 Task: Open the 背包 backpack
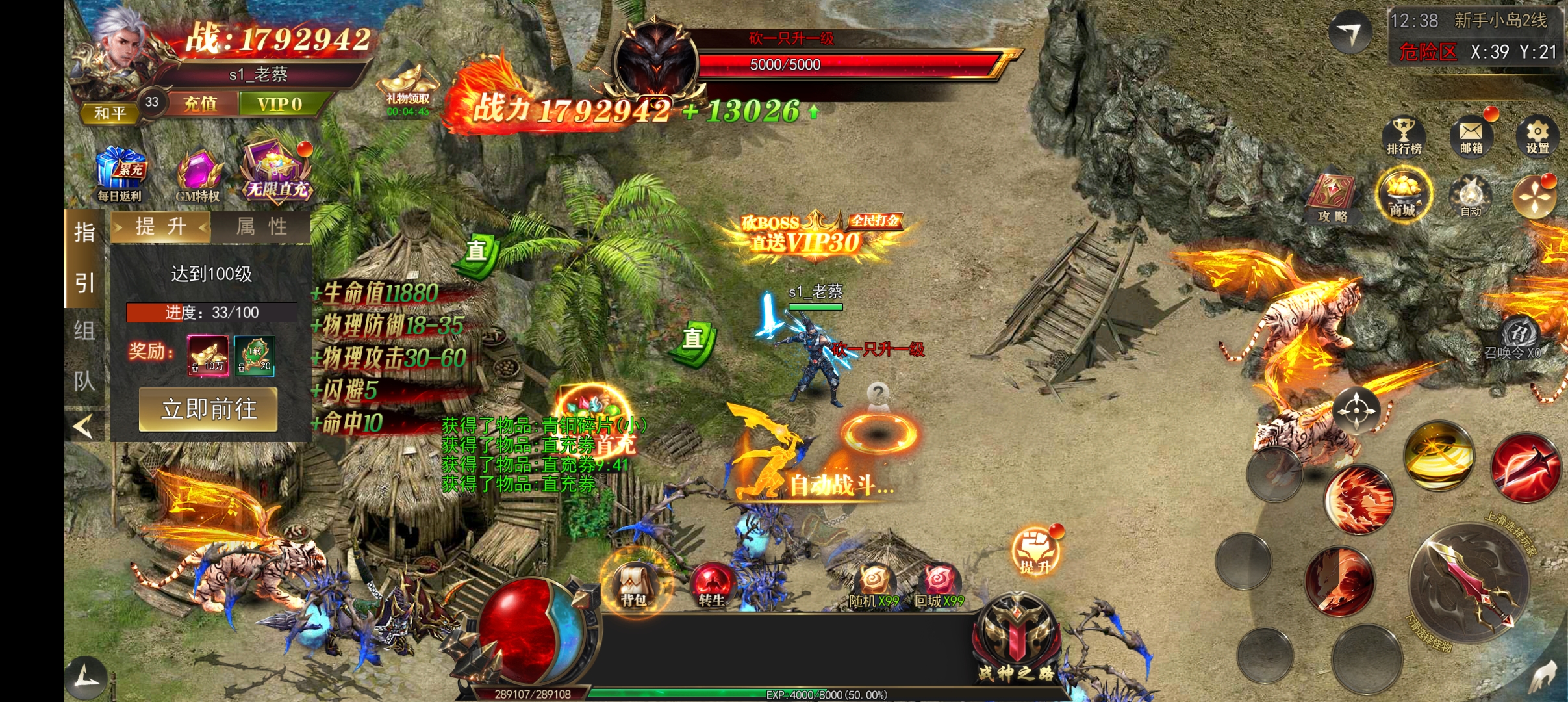(x=633, y=584)
